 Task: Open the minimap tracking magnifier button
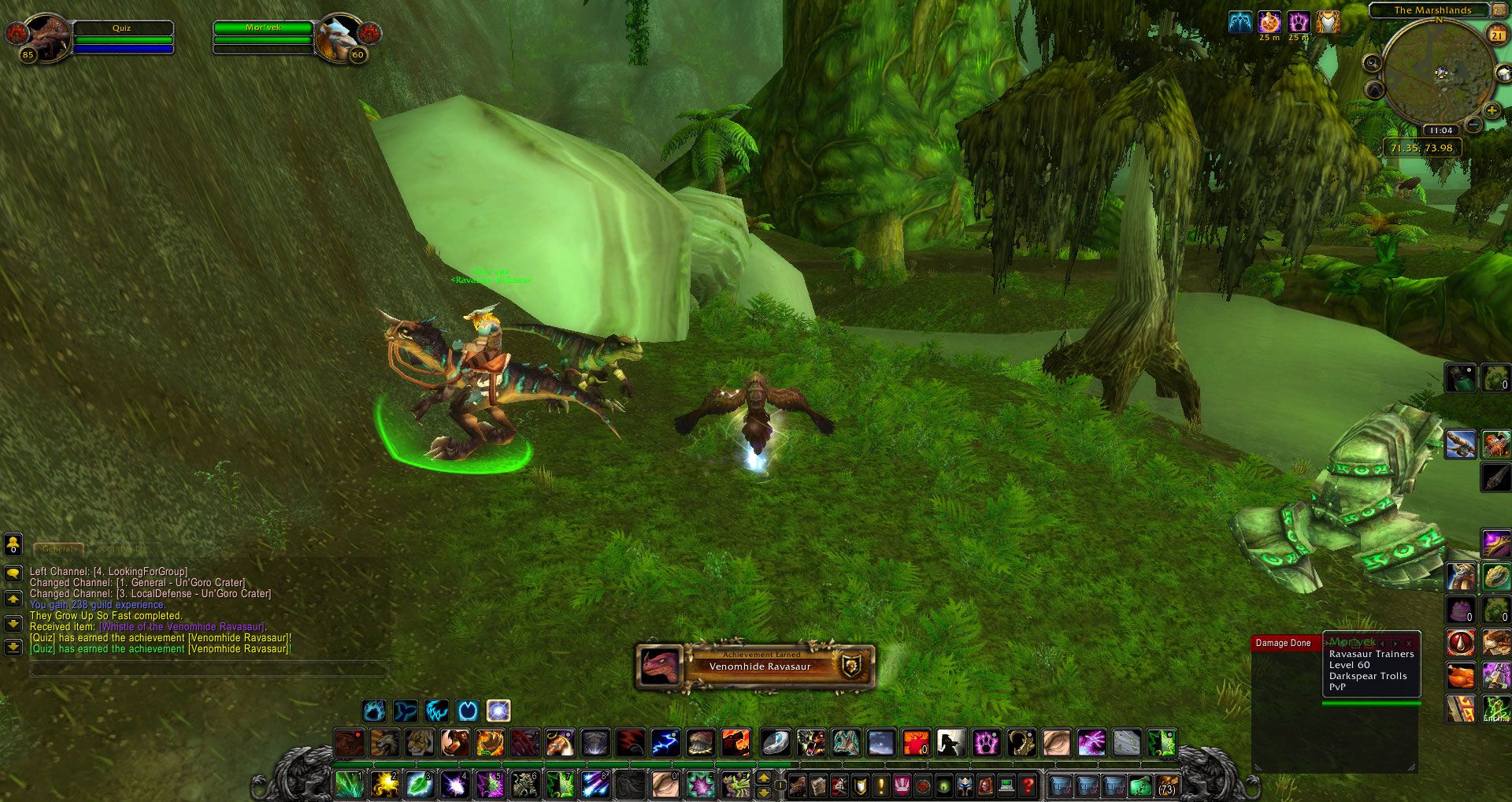tap(1373, 63)
